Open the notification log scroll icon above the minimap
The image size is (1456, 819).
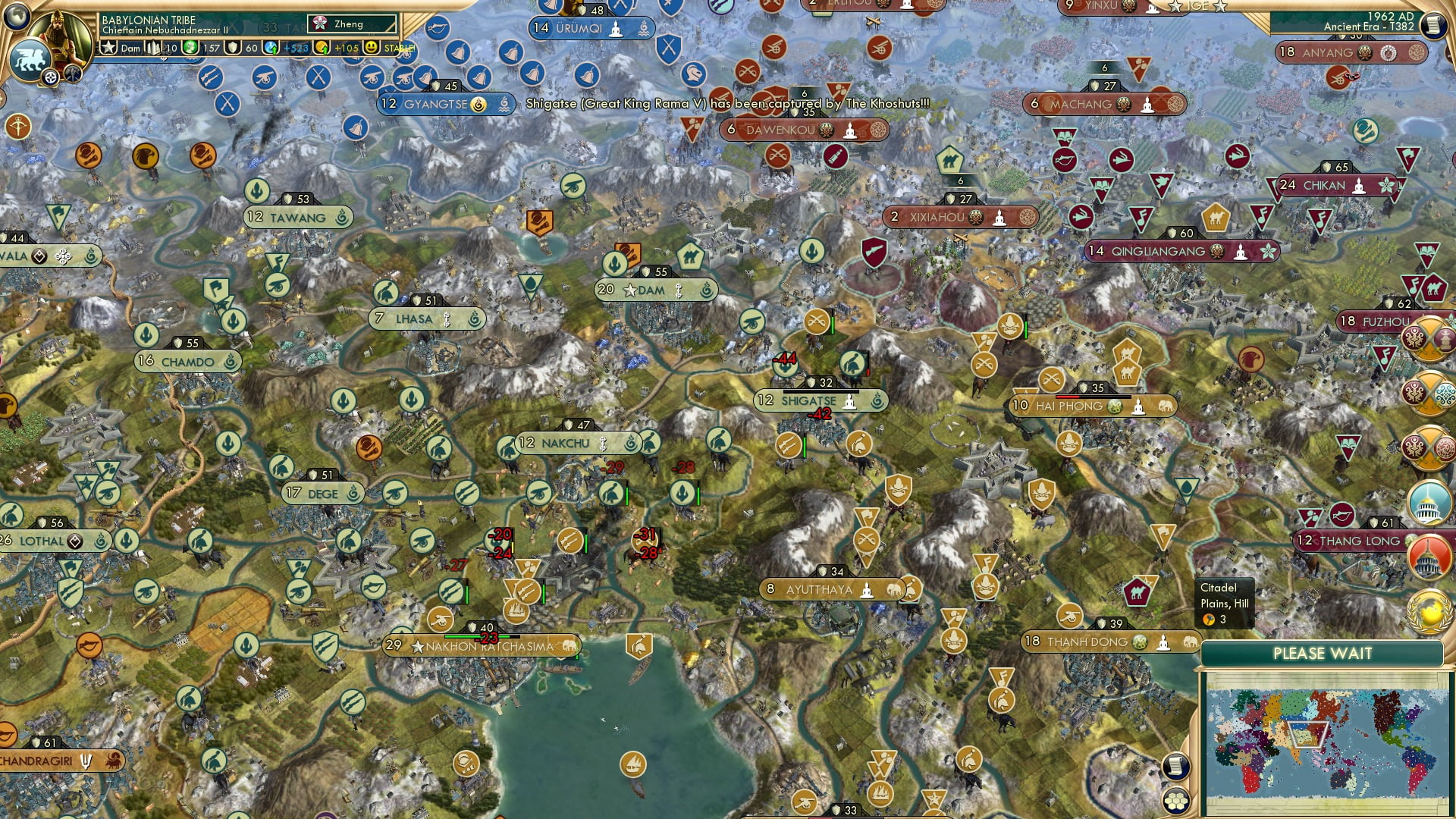pos(1177,767)
